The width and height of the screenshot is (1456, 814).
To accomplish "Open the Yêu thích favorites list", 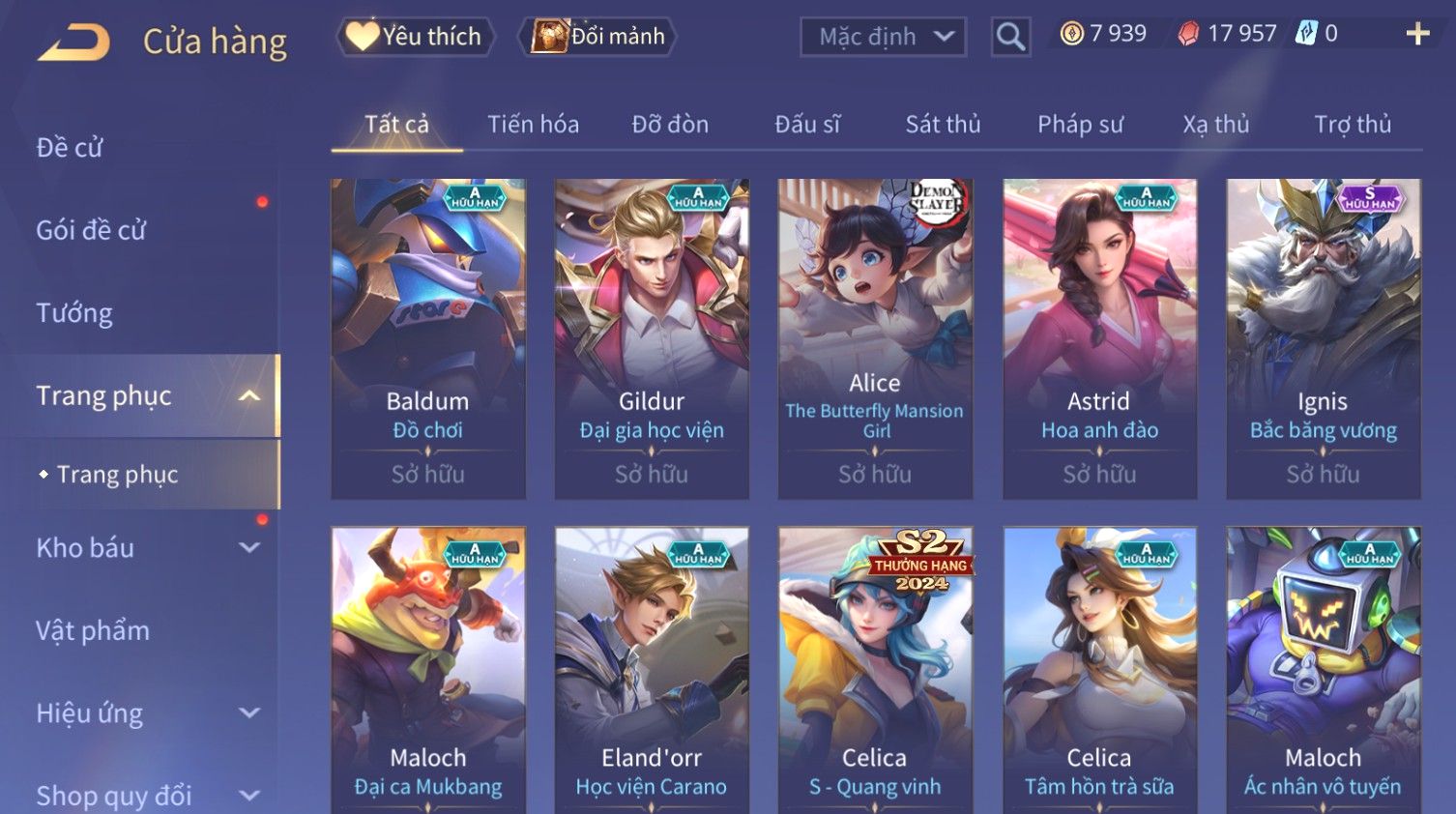I will [416, 37].
